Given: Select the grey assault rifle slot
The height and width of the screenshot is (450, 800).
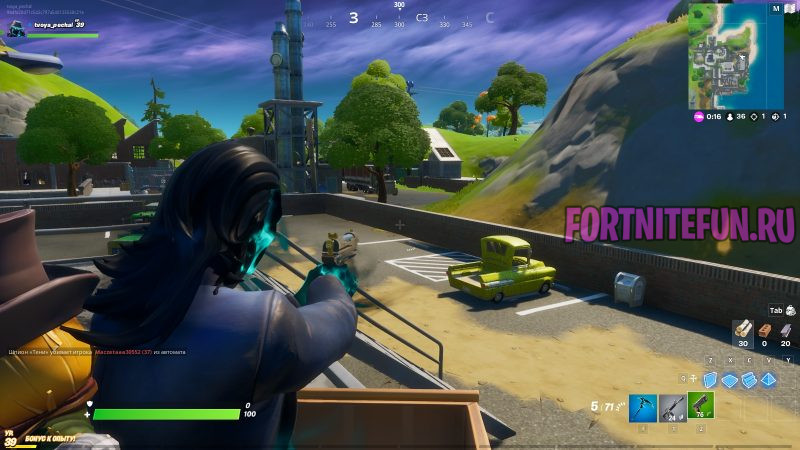Looking at the screenshot, I should pyautogui.click(x=671, y=405).
